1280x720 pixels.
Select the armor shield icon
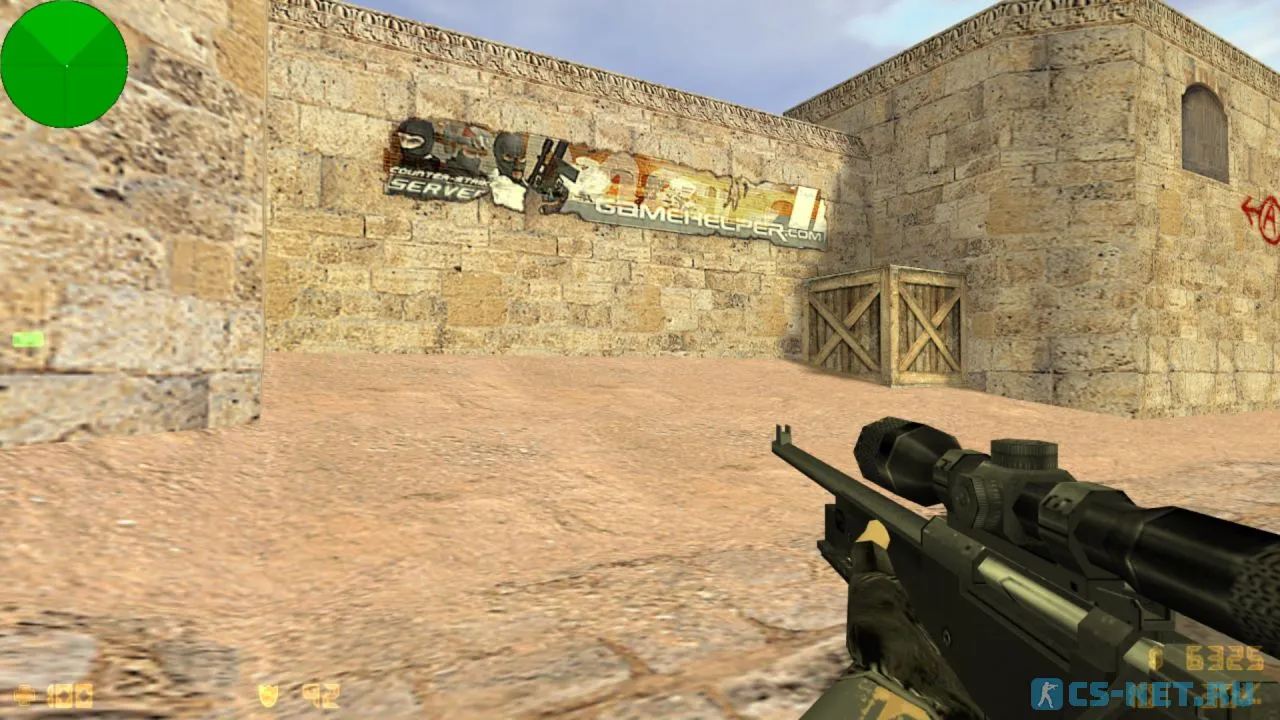coord(267,692)
